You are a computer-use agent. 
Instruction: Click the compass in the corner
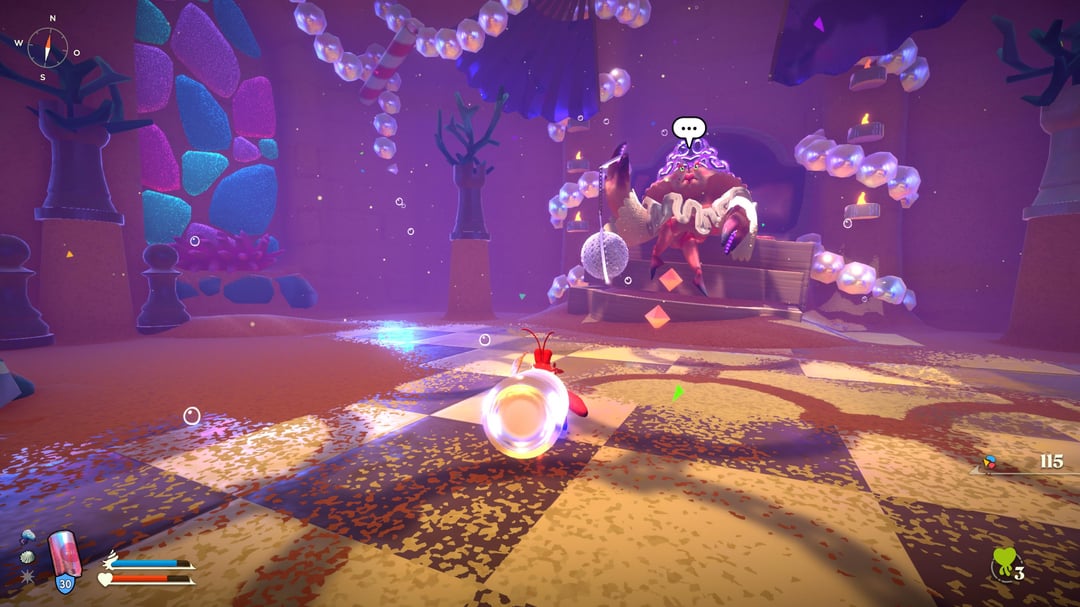pyautogui.click(x=46, y=47)
